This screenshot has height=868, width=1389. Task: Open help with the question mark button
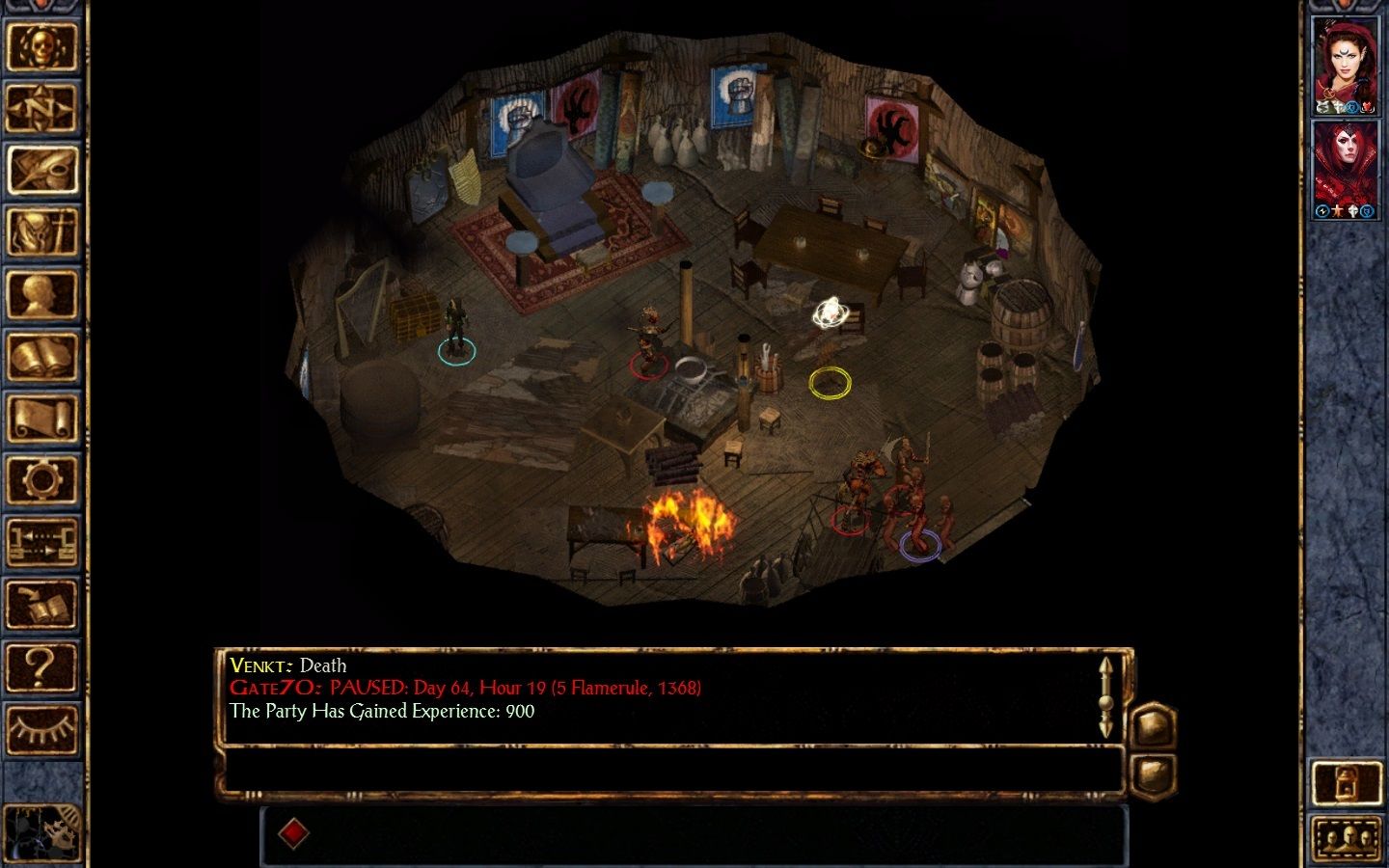tap(41, 666)
